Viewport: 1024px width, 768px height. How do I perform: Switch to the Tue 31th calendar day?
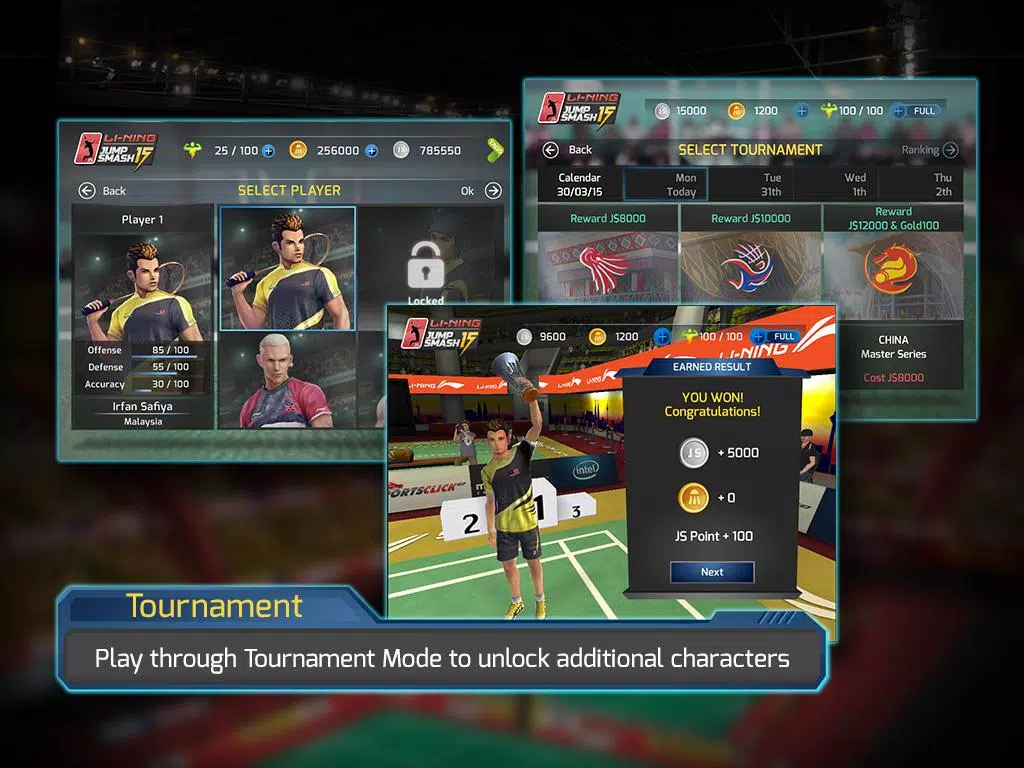(771, 185)
